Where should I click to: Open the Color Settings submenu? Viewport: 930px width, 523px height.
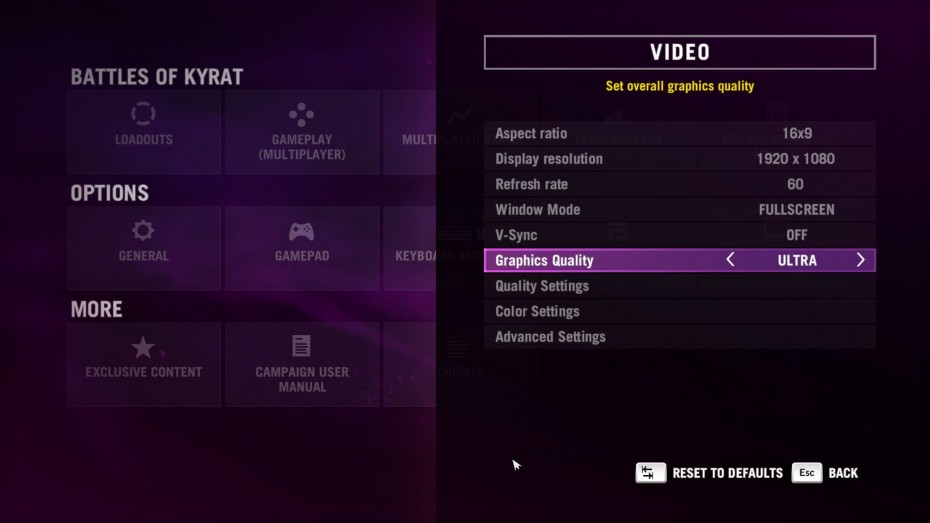pyautogui.click(x=679, y=311)
